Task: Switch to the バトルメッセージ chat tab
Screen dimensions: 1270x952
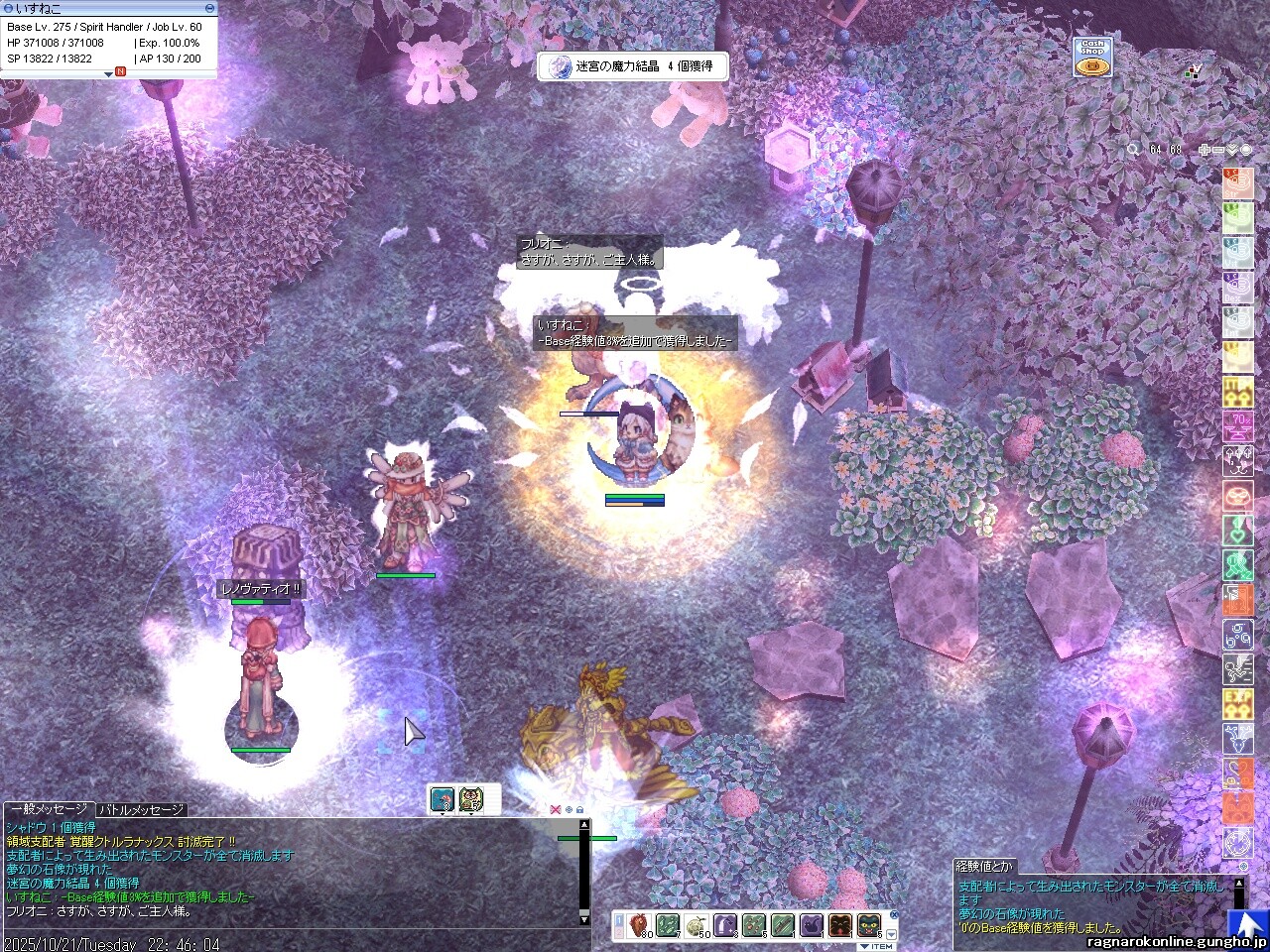Action: [142, 810]
